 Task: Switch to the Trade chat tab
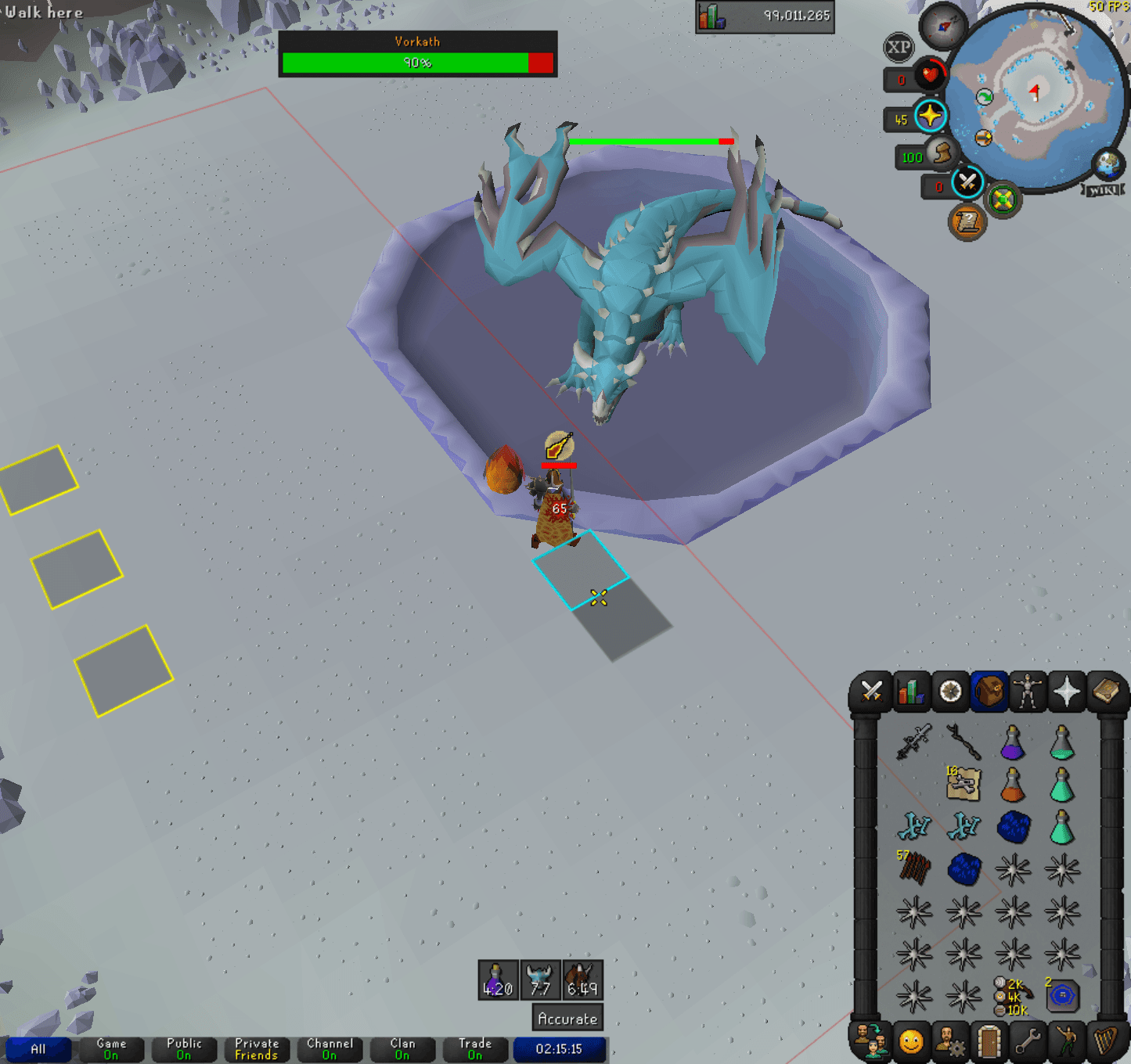[x=474, y=1050]
